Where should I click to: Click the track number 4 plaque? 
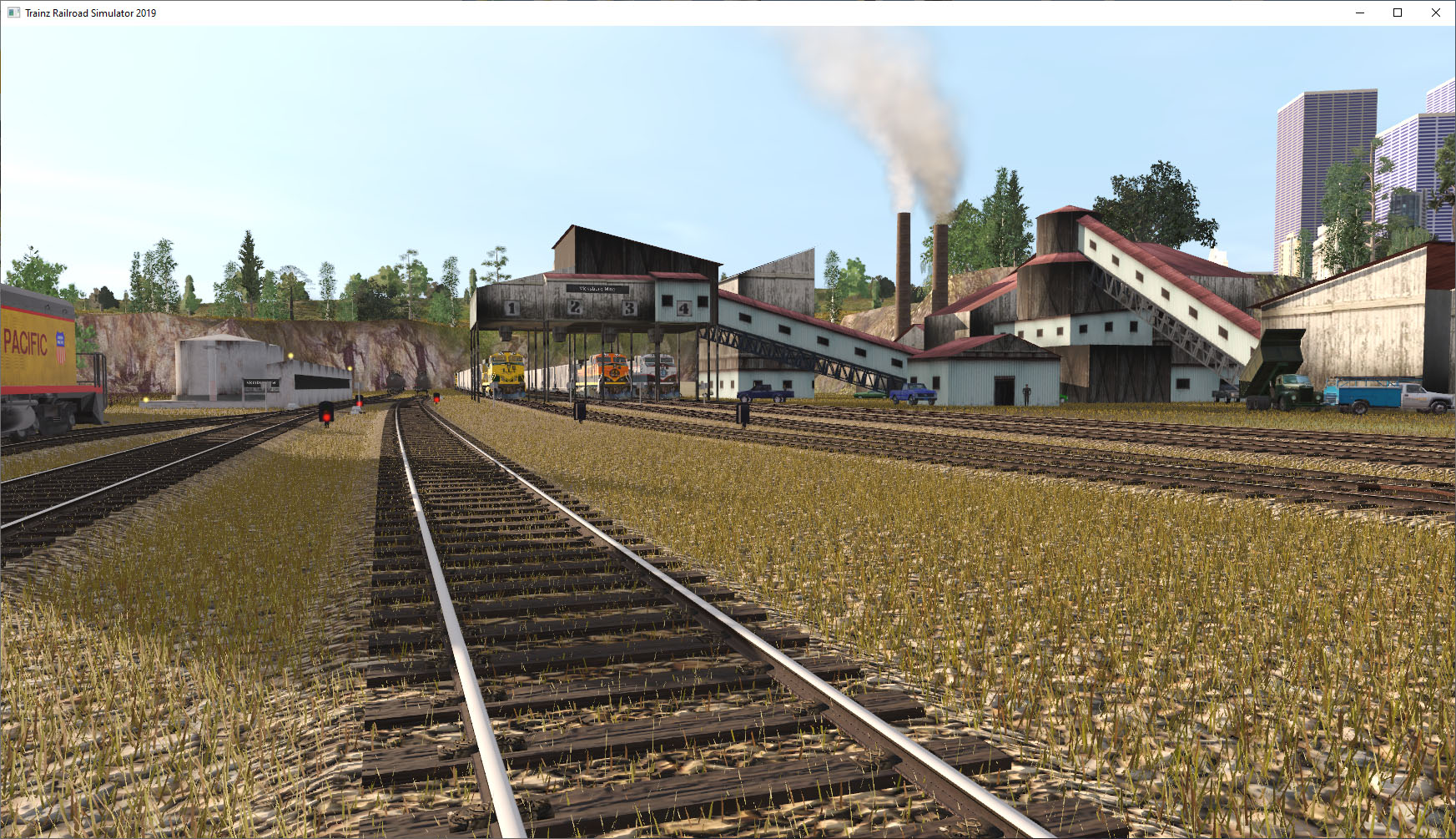coord(683,309)
